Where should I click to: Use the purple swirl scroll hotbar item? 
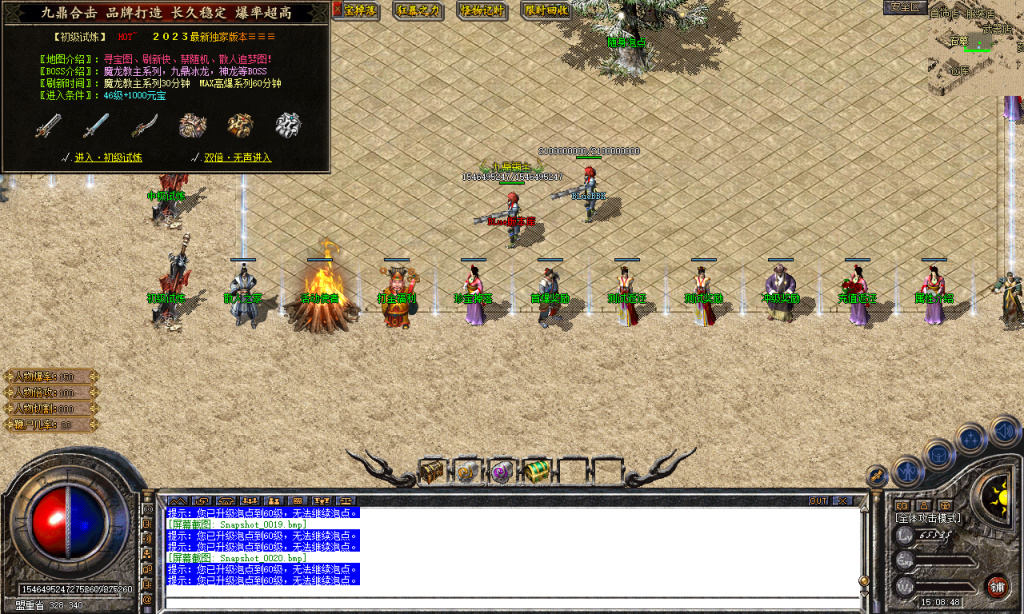pos(502,470)
